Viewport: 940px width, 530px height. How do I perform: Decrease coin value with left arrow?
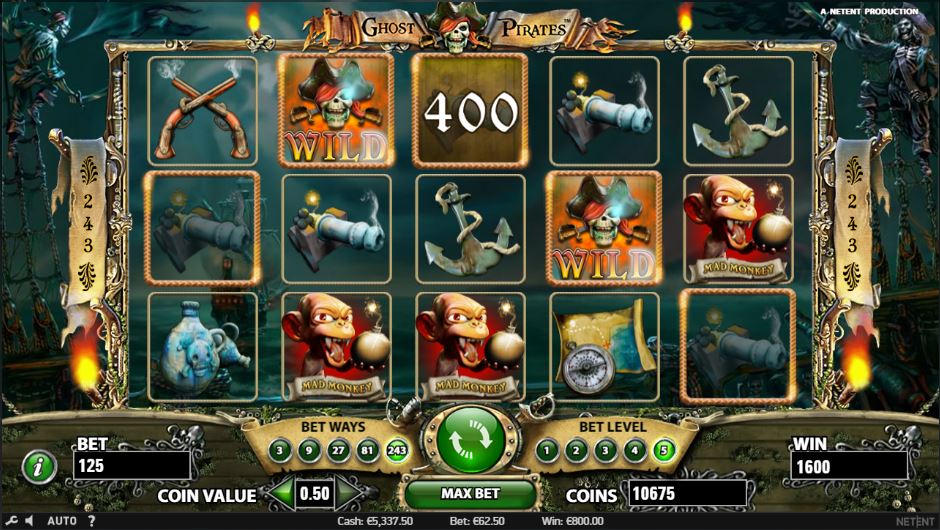pyautogui.click(x=282, y=493)
